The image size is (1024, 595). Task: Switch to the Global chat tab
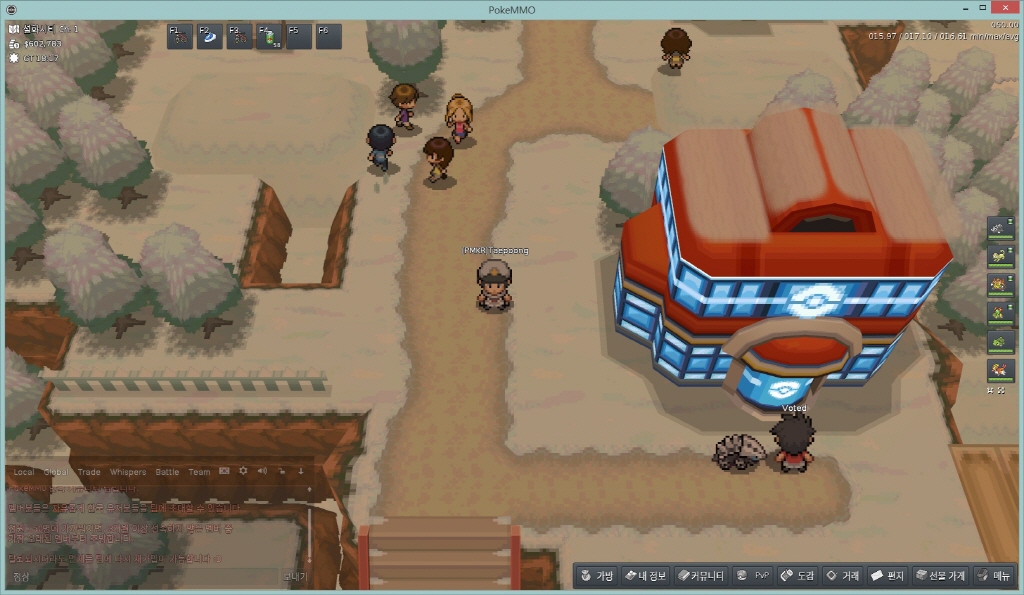[x=55, y=472]
